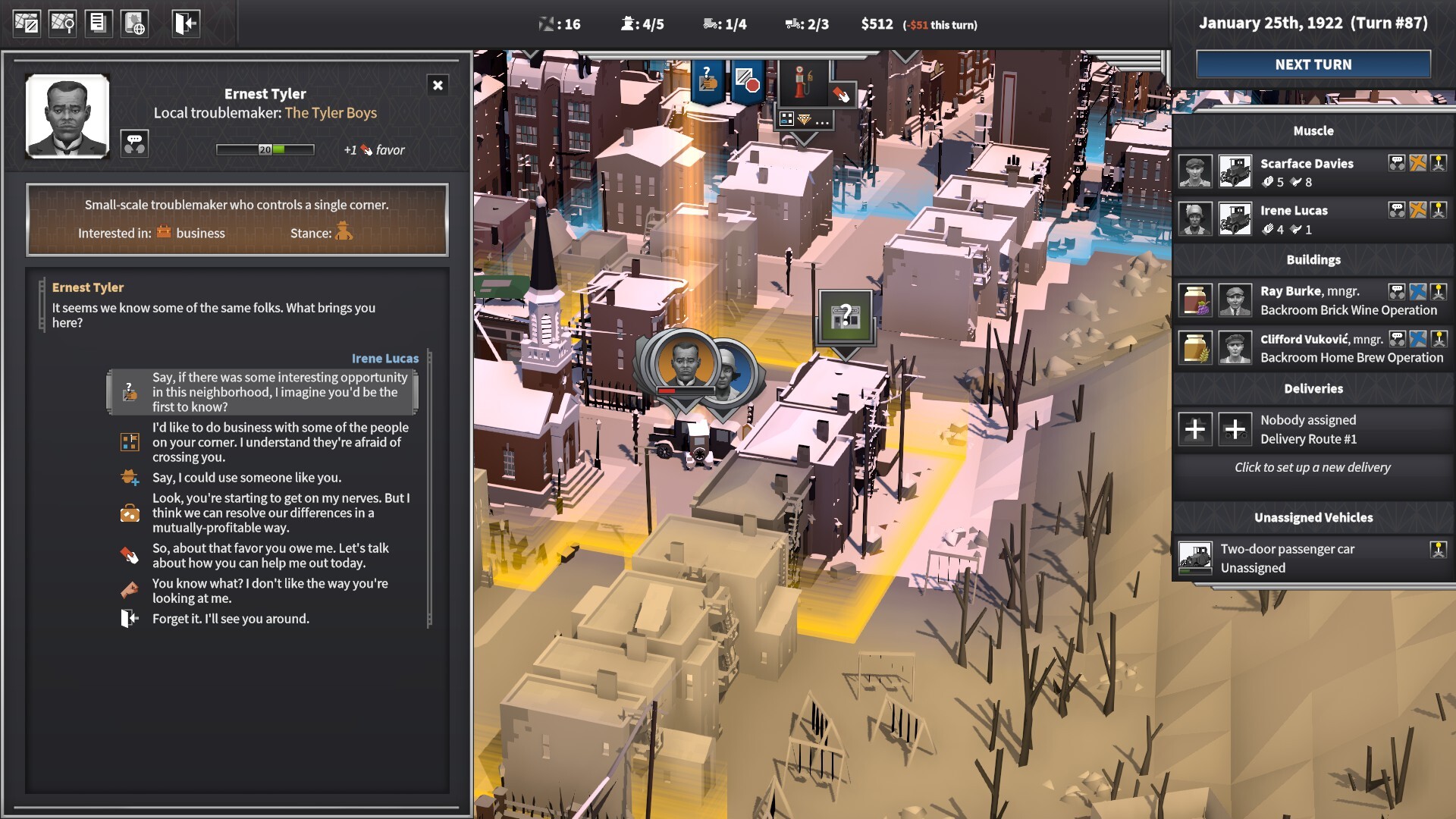Viewport: 1456px width, 819px height.
Task: Pick the mutually-profitable way reply
Action: pyautogui.click(x=280, y=513)
